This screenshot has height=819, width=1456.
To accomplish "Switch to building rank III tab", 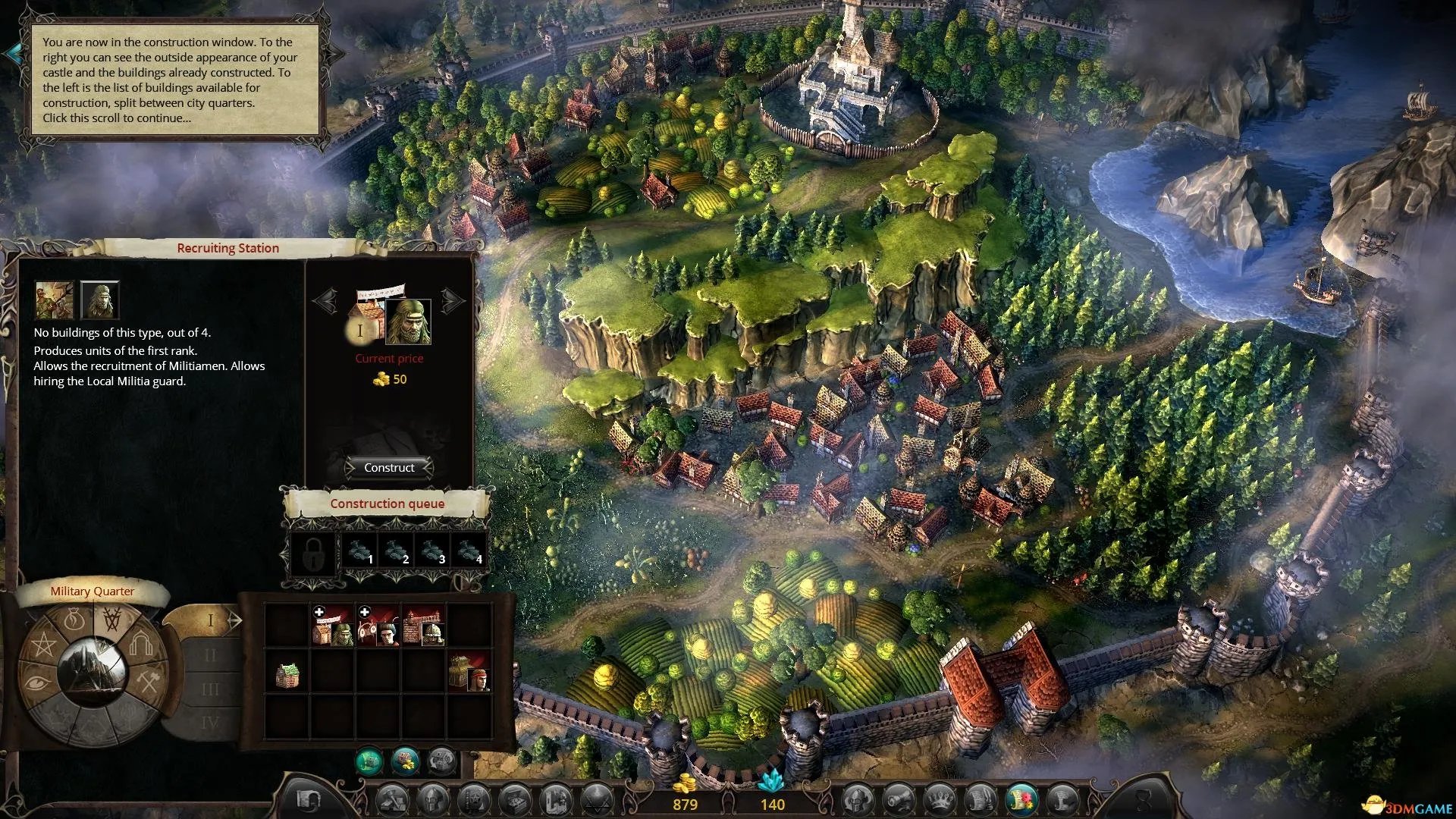I will (210, 689).
